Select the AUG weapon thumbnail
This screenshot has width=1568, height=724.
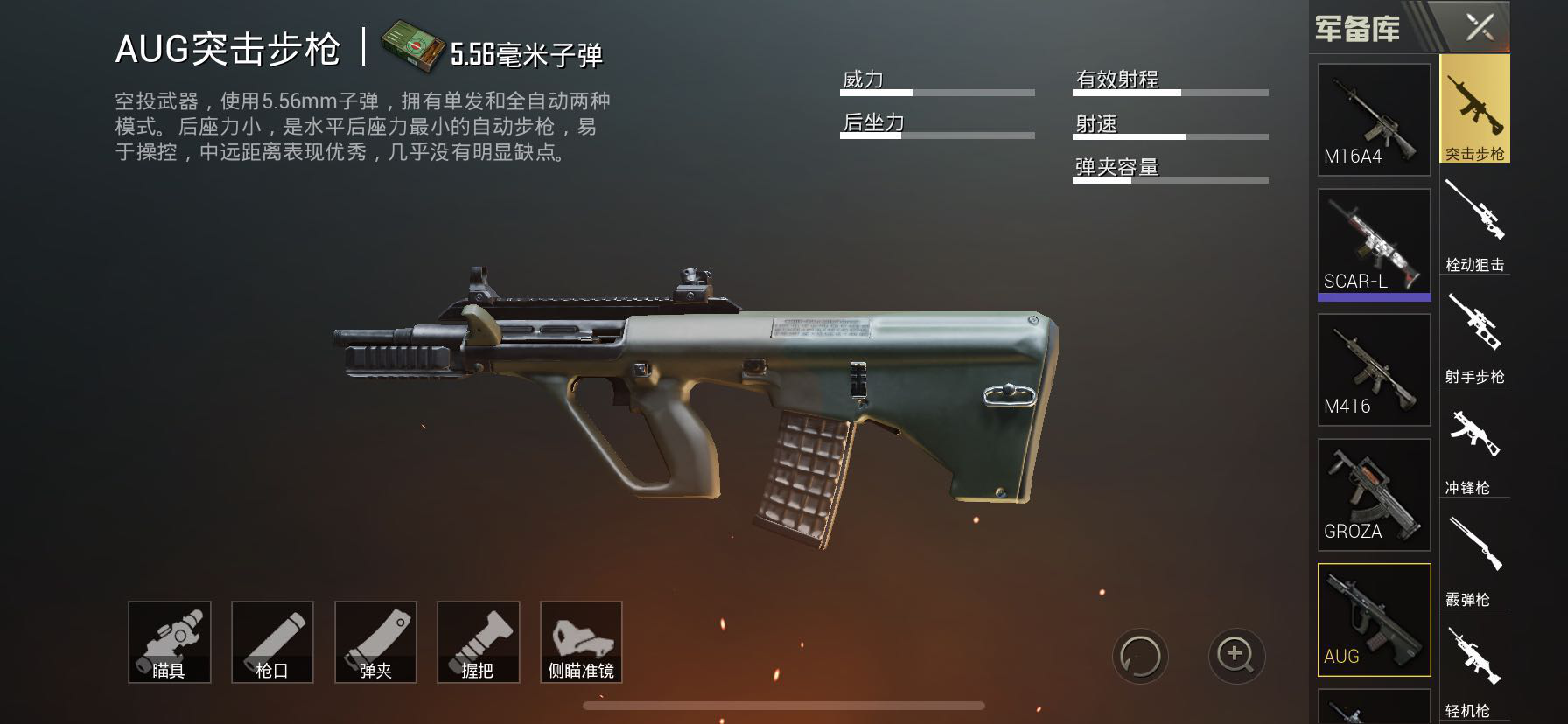tap(1374, 619)
